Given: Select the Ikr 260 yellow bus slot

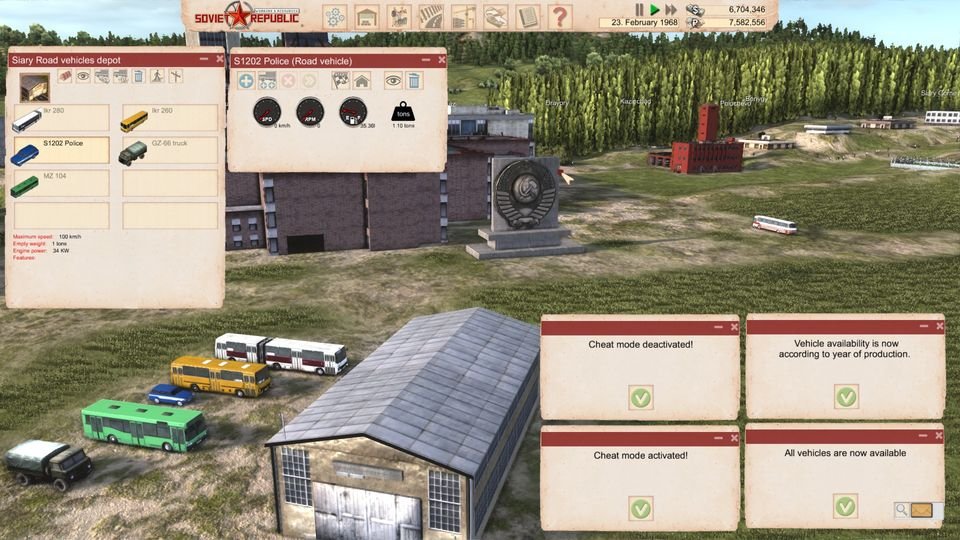Looking at the screenshot, I should (x=170, y=119).
